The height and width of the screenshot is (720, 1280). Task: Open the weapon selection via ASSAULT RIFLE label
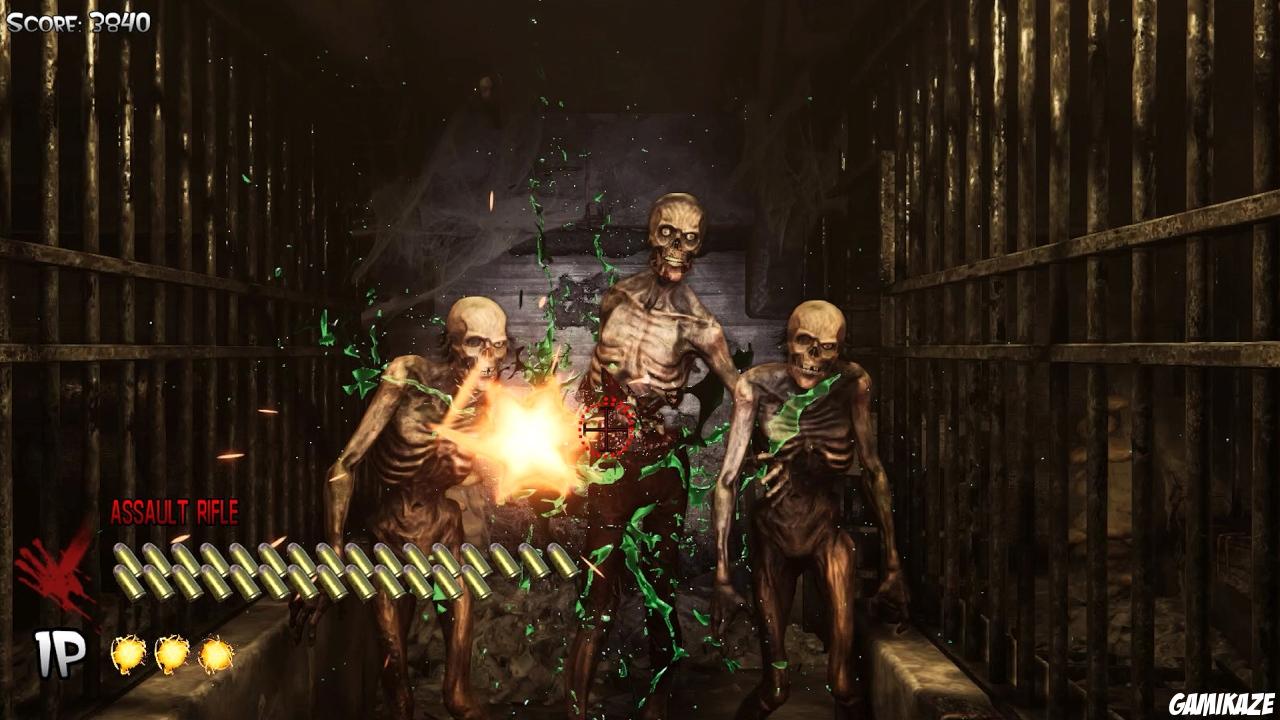(x=175, y=512)
